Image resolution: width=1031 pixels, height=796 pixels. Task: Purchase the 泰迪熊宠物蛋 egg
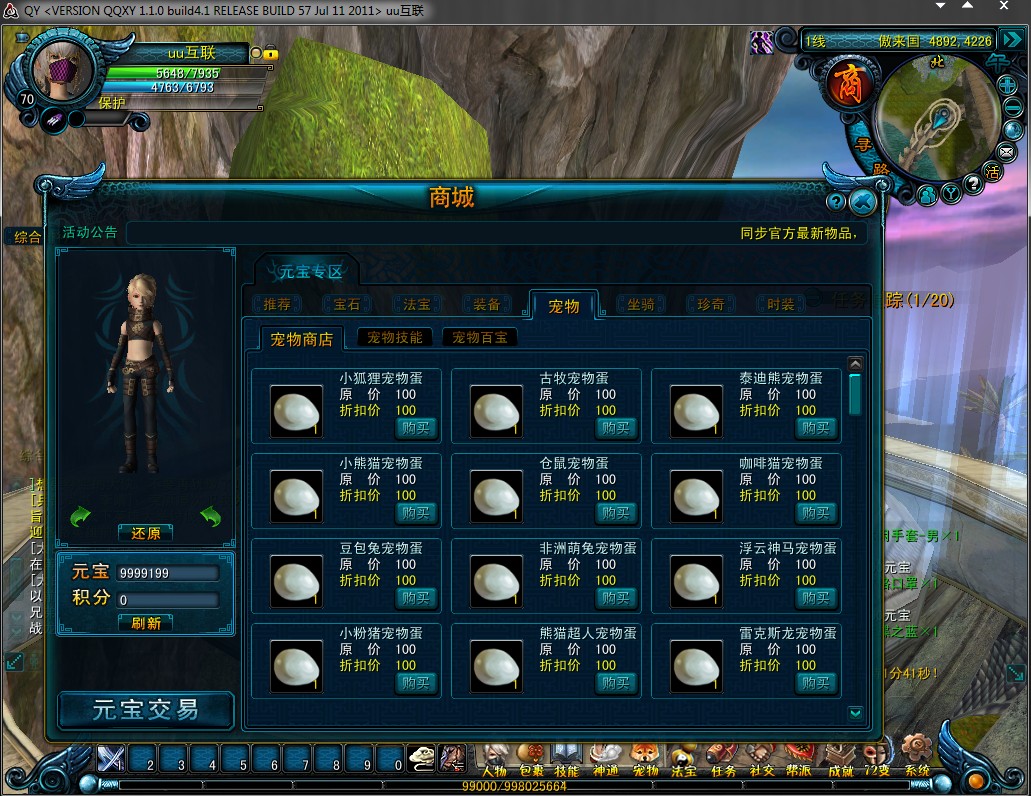(817, 428)
